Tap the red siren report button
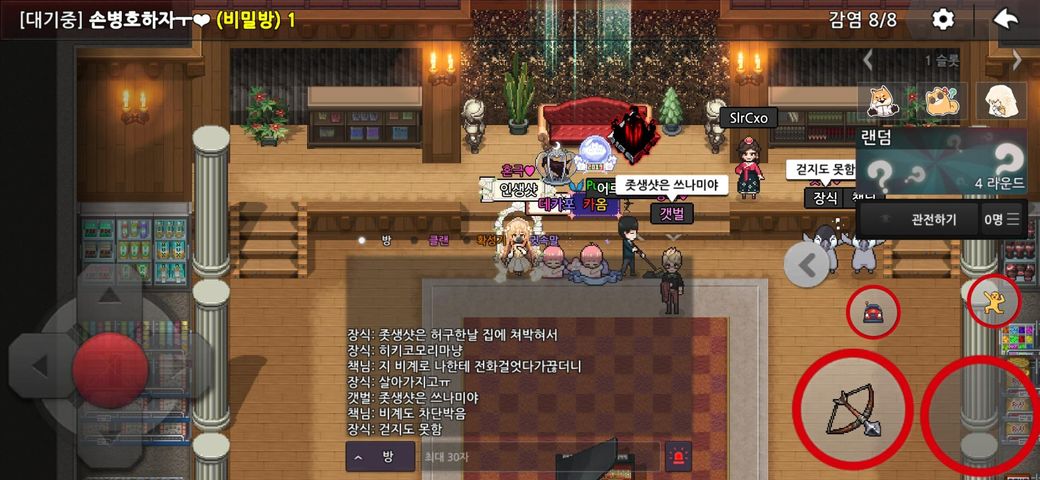Screen dimensions: 1040x480 pos(678,457)
